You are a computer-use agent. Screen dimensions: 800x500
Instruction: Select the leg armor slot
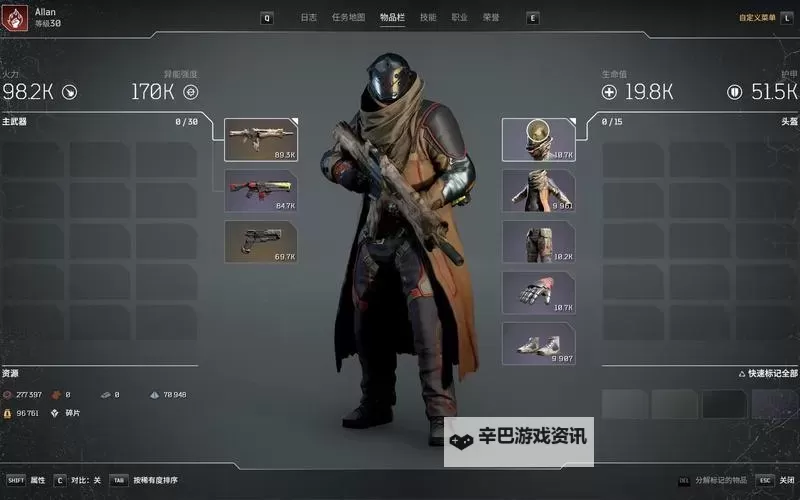point(538,241)
